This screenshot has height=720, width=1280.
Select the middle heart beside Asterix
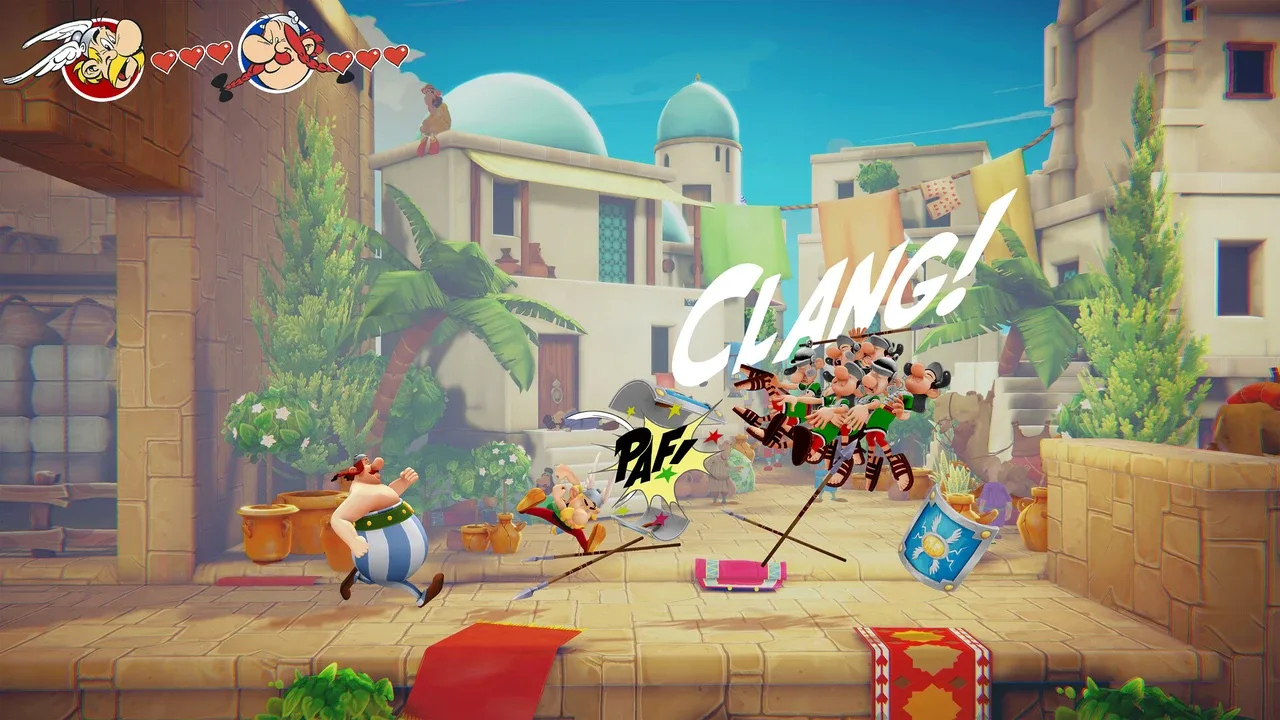pyautogui.click(x=190, y=55)
